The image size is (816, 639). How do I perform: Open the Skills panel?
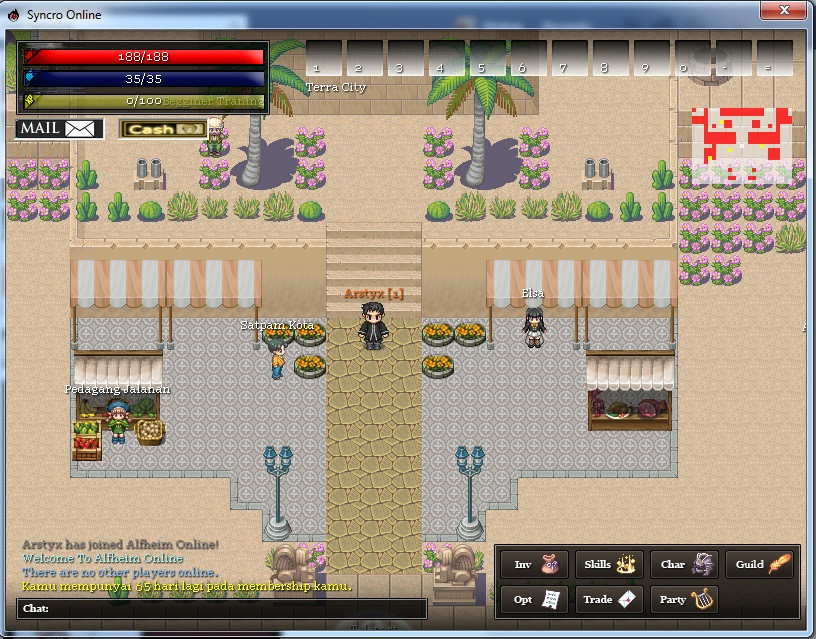(x=609, y=565)
